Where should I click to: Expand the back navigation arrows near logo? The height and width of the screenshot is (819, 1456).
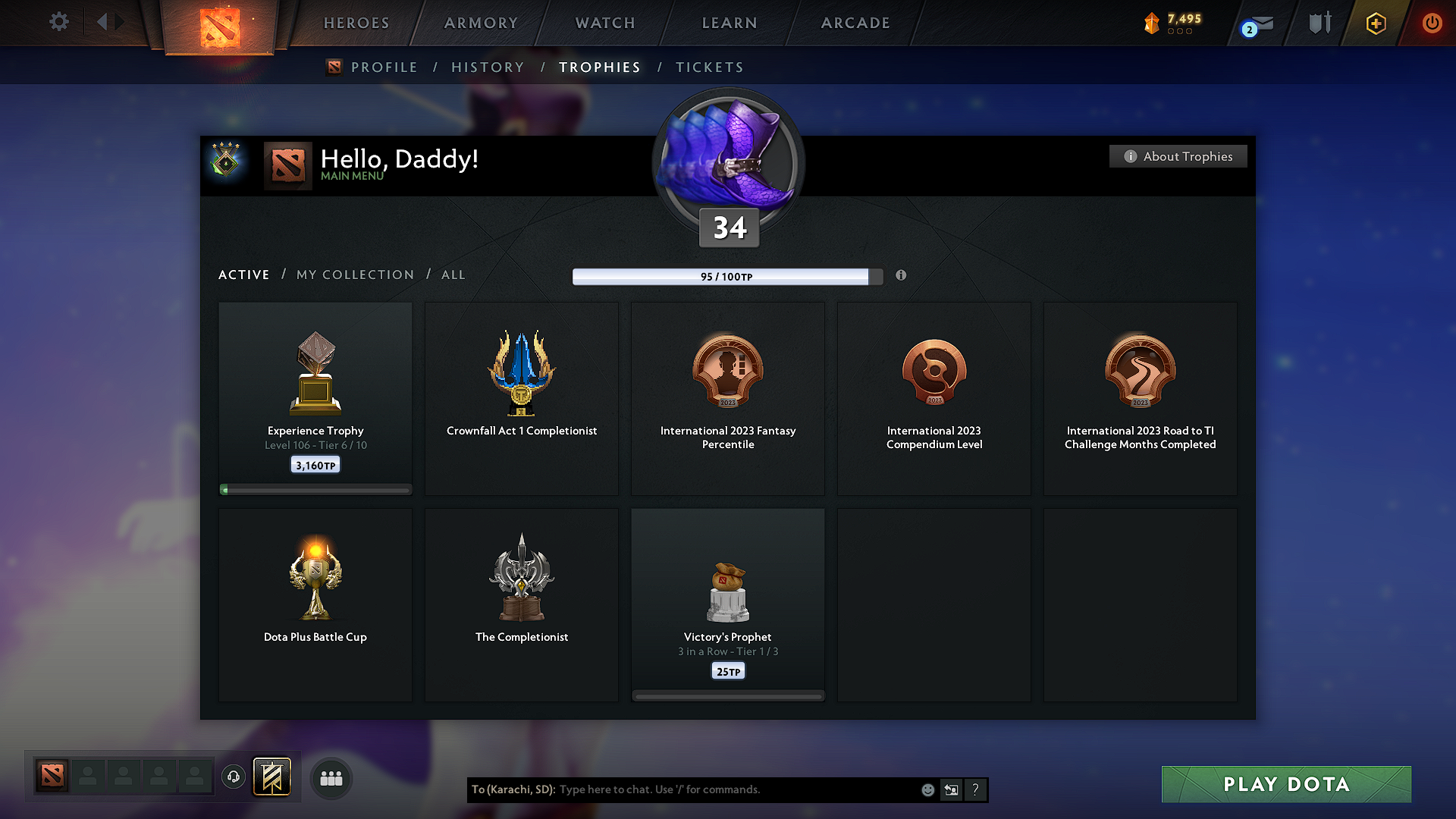[x=110, y=21]
